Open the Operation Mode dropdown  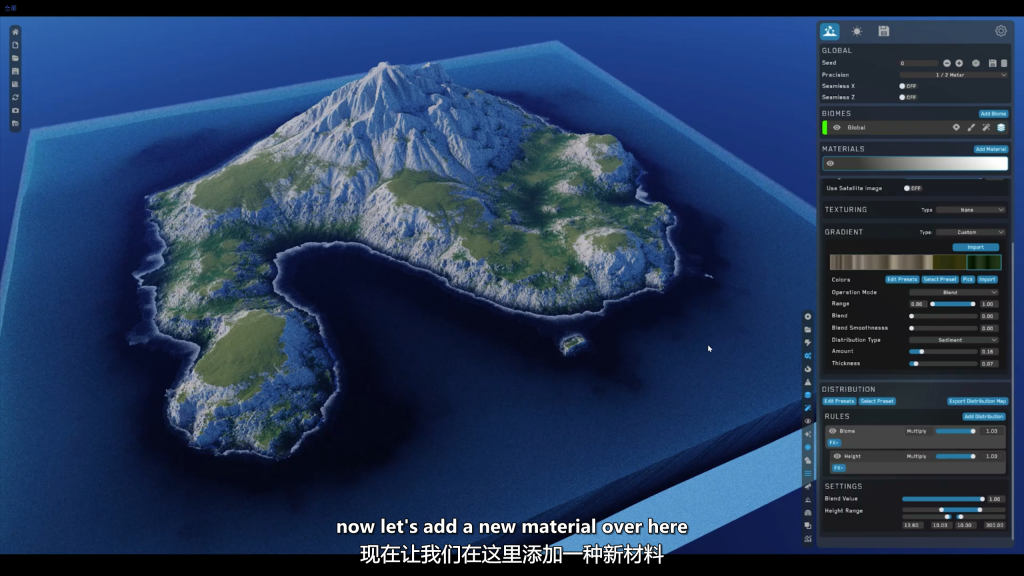click(x=953, y=292)
